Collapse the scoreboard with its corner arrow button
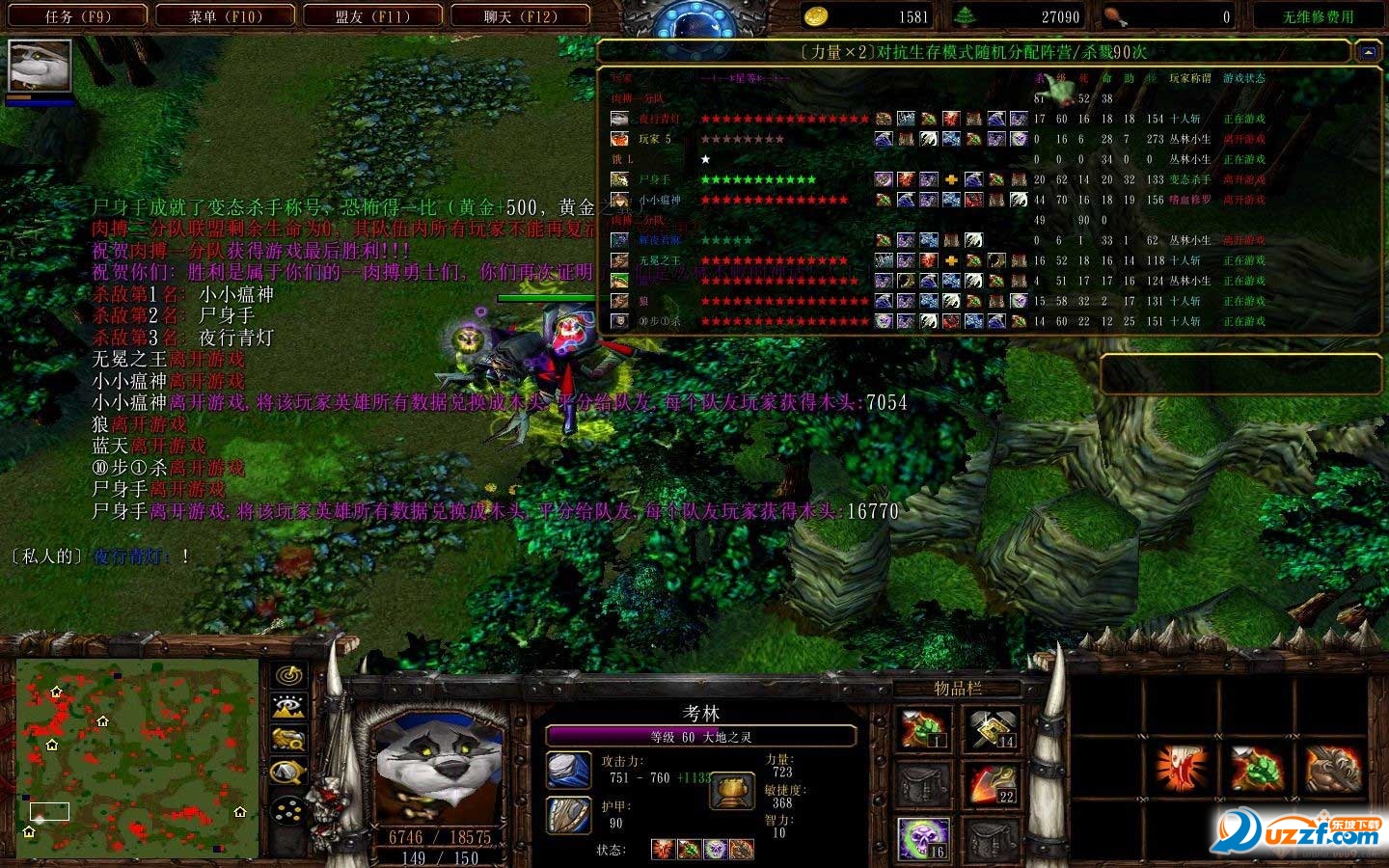 pyautogui.click(x=1367, y=52)
